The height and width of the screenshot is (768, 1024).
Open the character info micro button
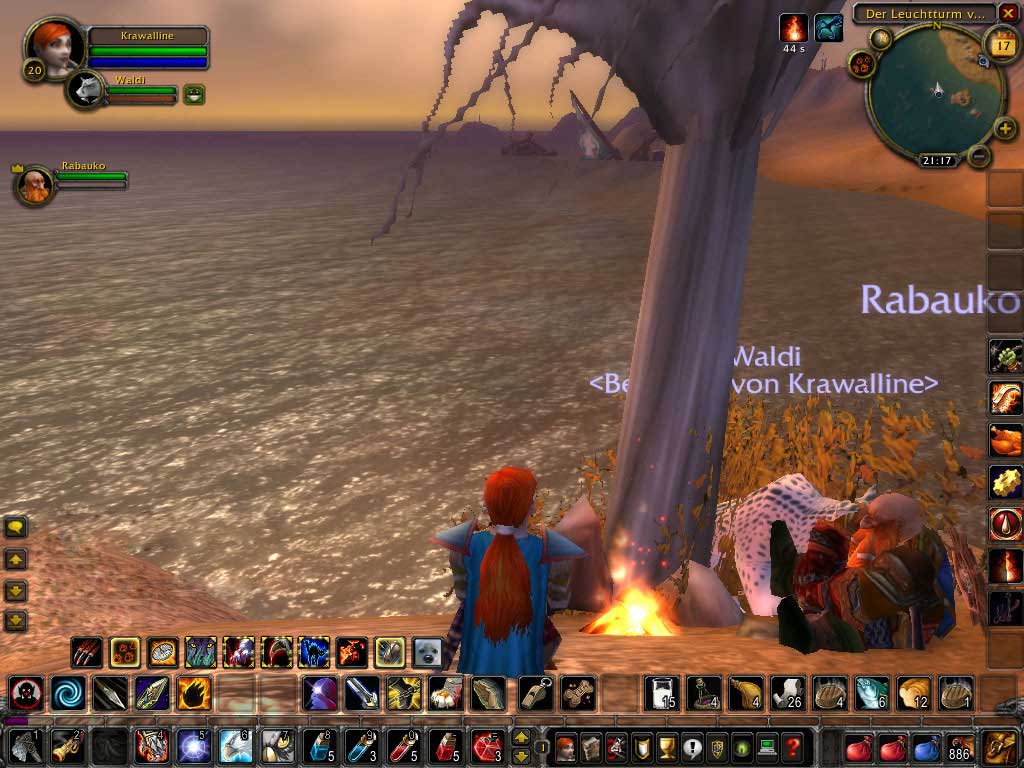coord(566,746)
